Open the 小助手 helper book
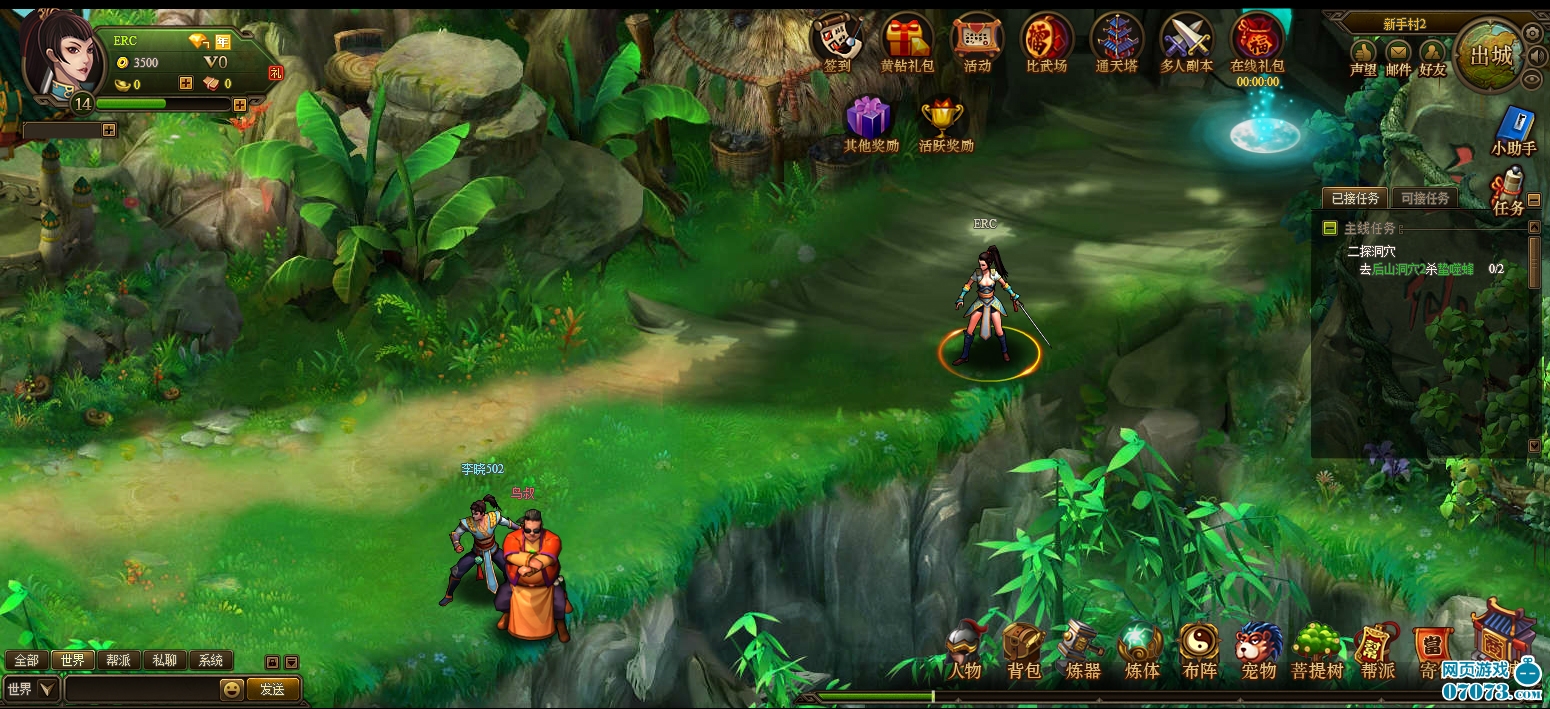 pos(1514,128)
